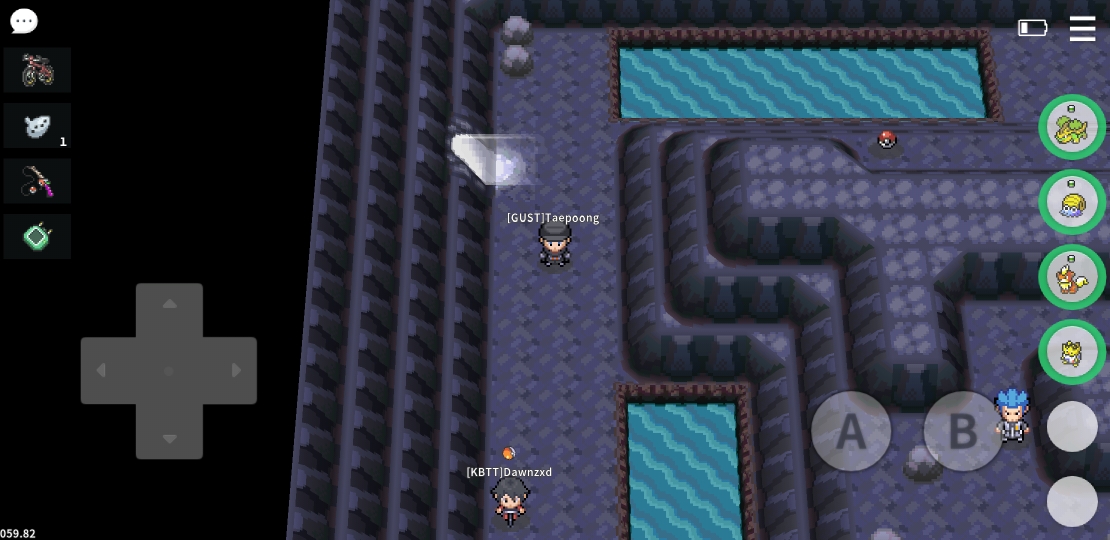This screenshot has height=540, width=1110.
Task: Use the fishing rod hotbar item
Action: [x=37, y=181]
